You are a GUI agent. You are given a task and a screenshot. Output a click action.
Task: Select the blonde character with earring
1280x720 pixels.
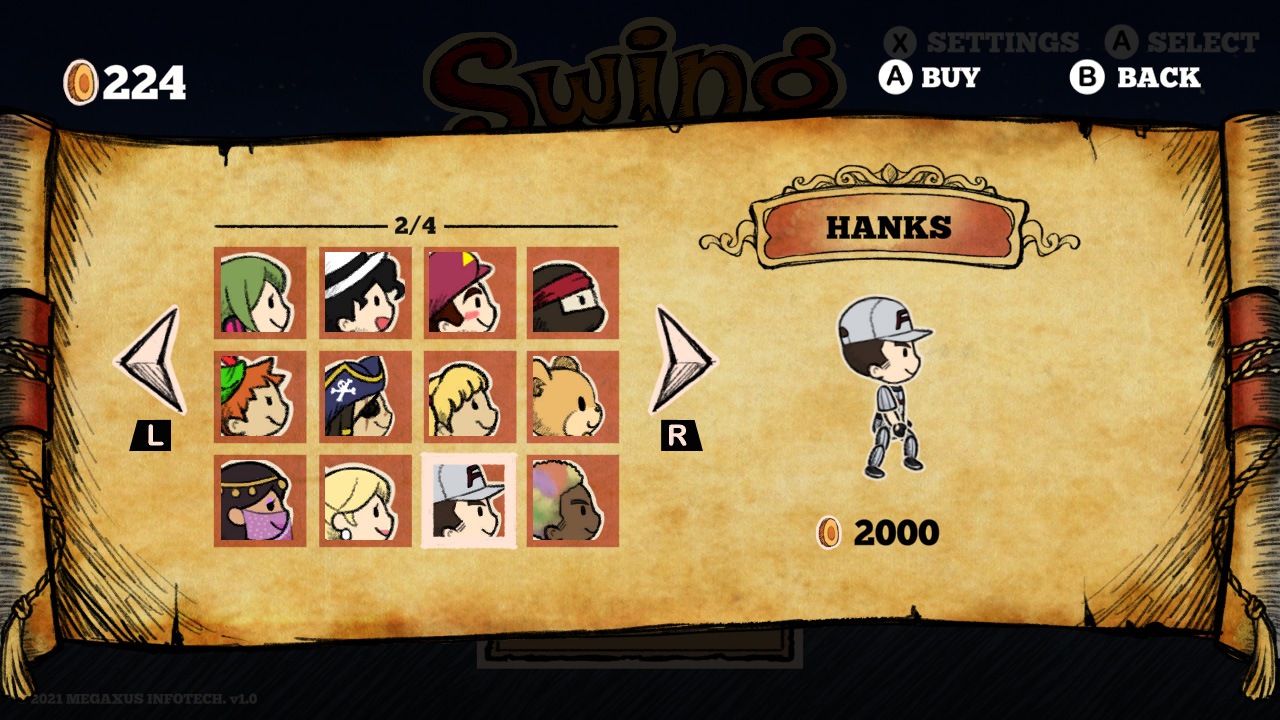pyautogui.click(x=365, y=503)
